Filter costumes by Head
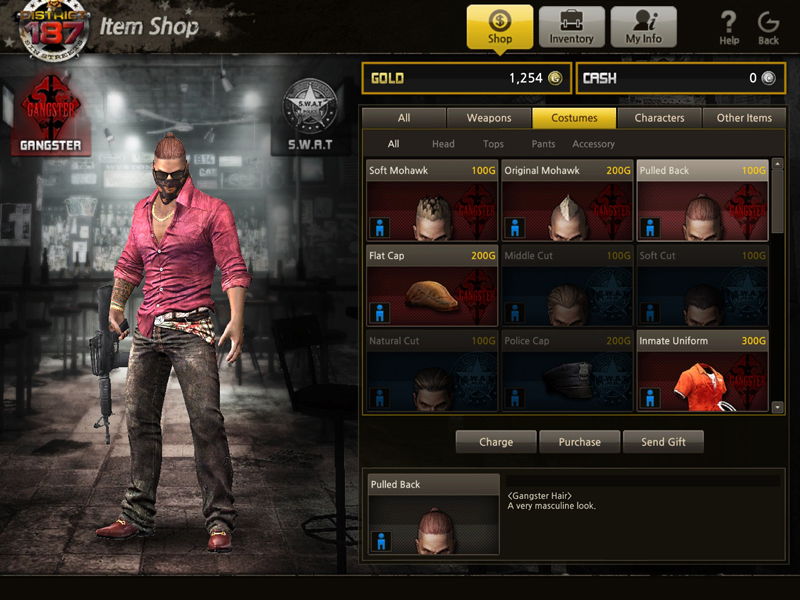The image size is (800, 600). pyautogui.click(x=443, y=144)
